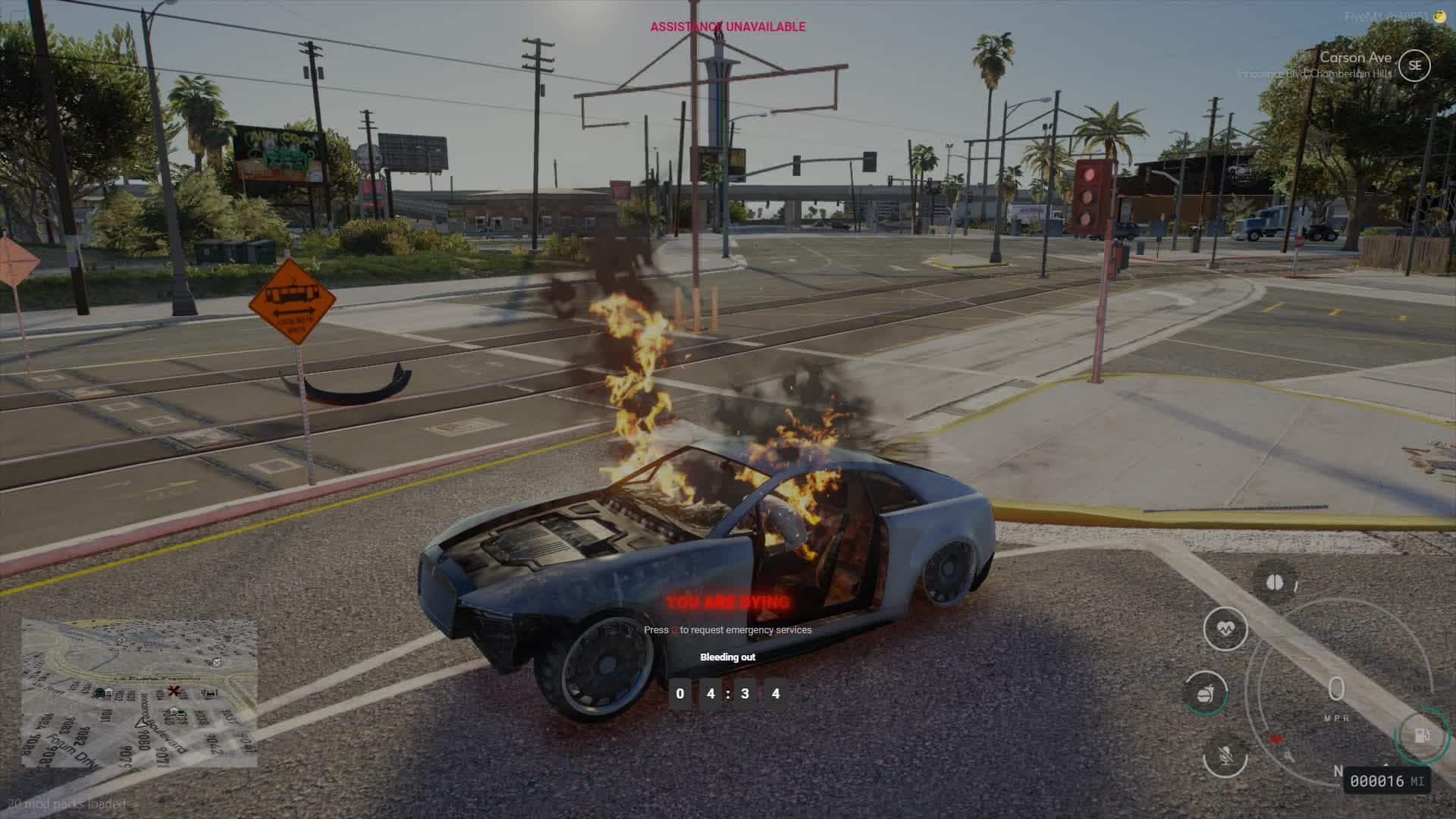Click the brain stress status icon
The image size is (1456, 819).
tap(1275, 582)
